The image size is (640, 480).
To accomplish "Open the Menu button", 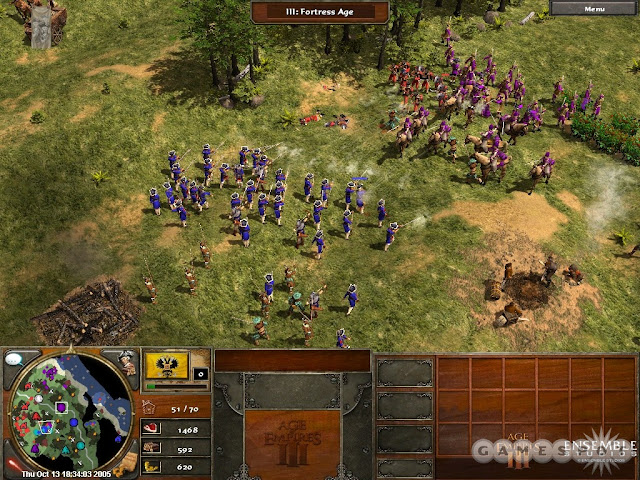I will [x=594, y=8].
